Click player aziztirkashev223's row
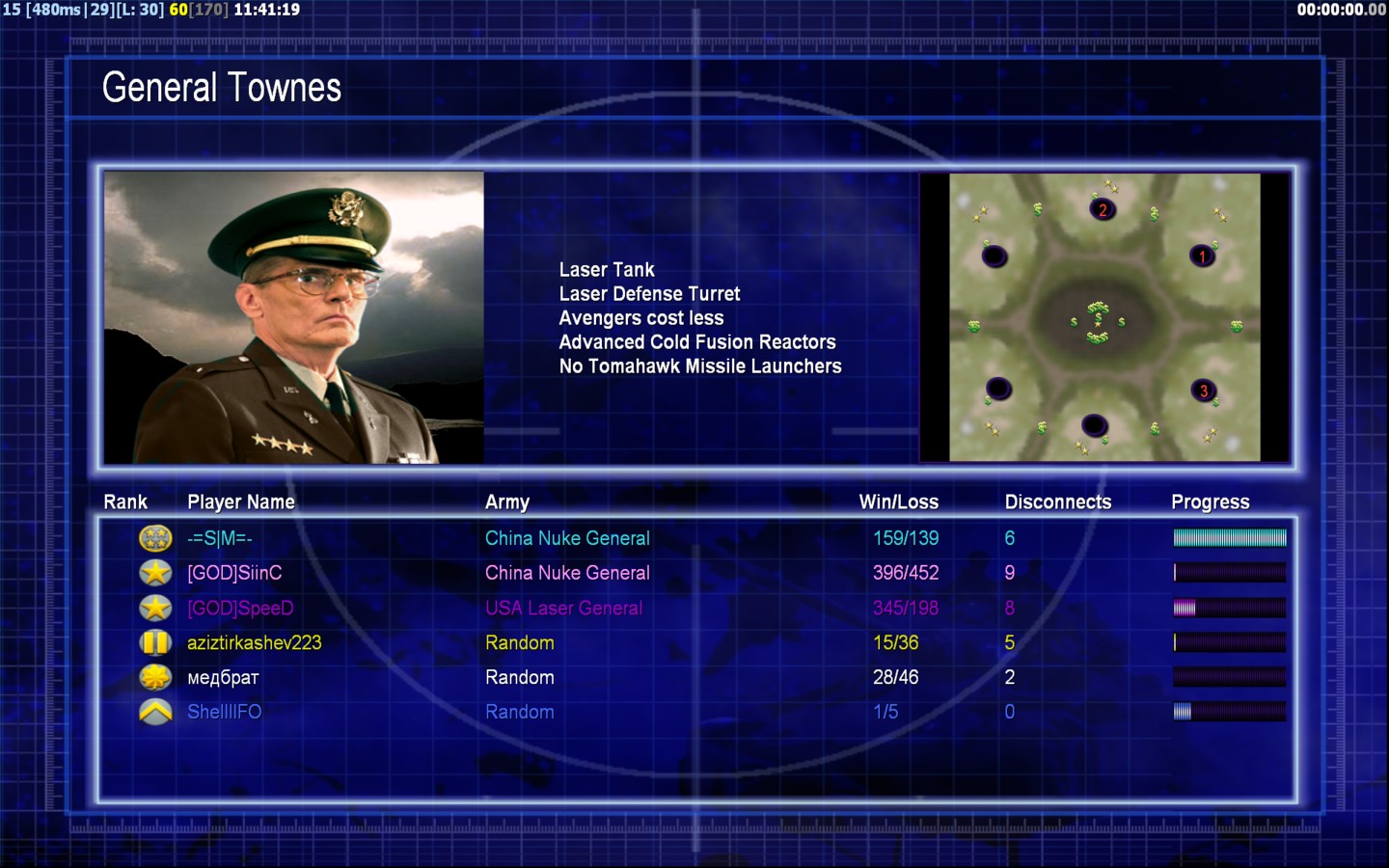Screen dimensions: 1389x868 coord(254,642)
